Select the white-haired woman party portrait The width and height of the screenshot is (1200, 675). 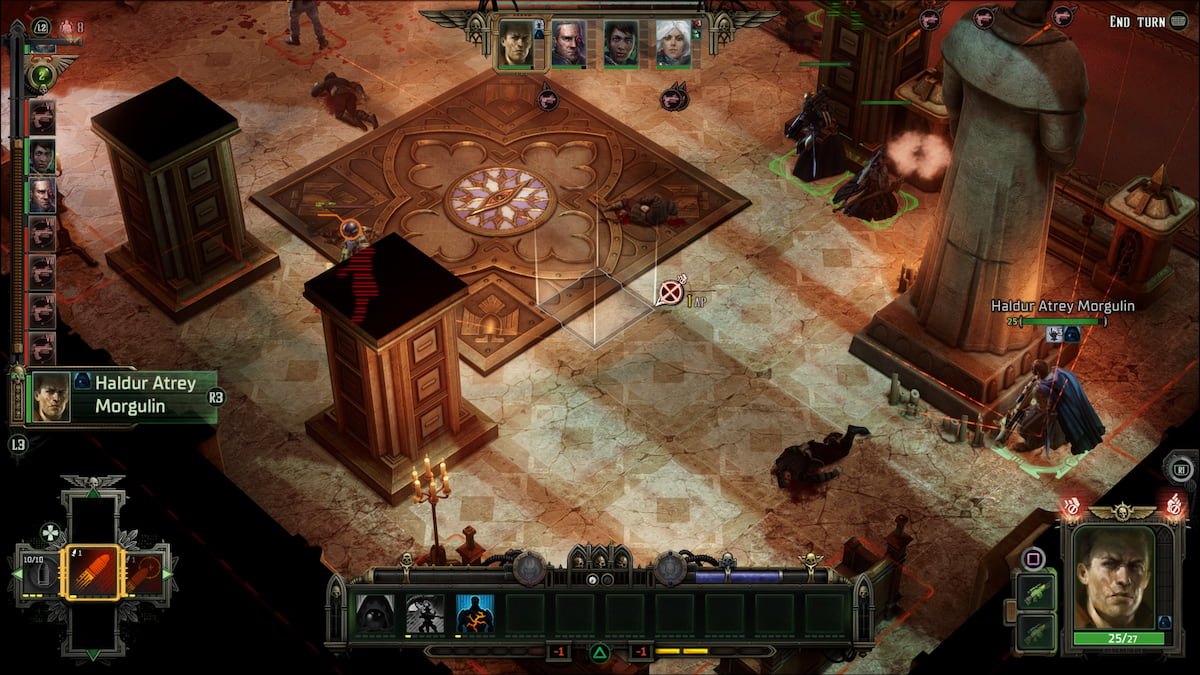(673, 44)
